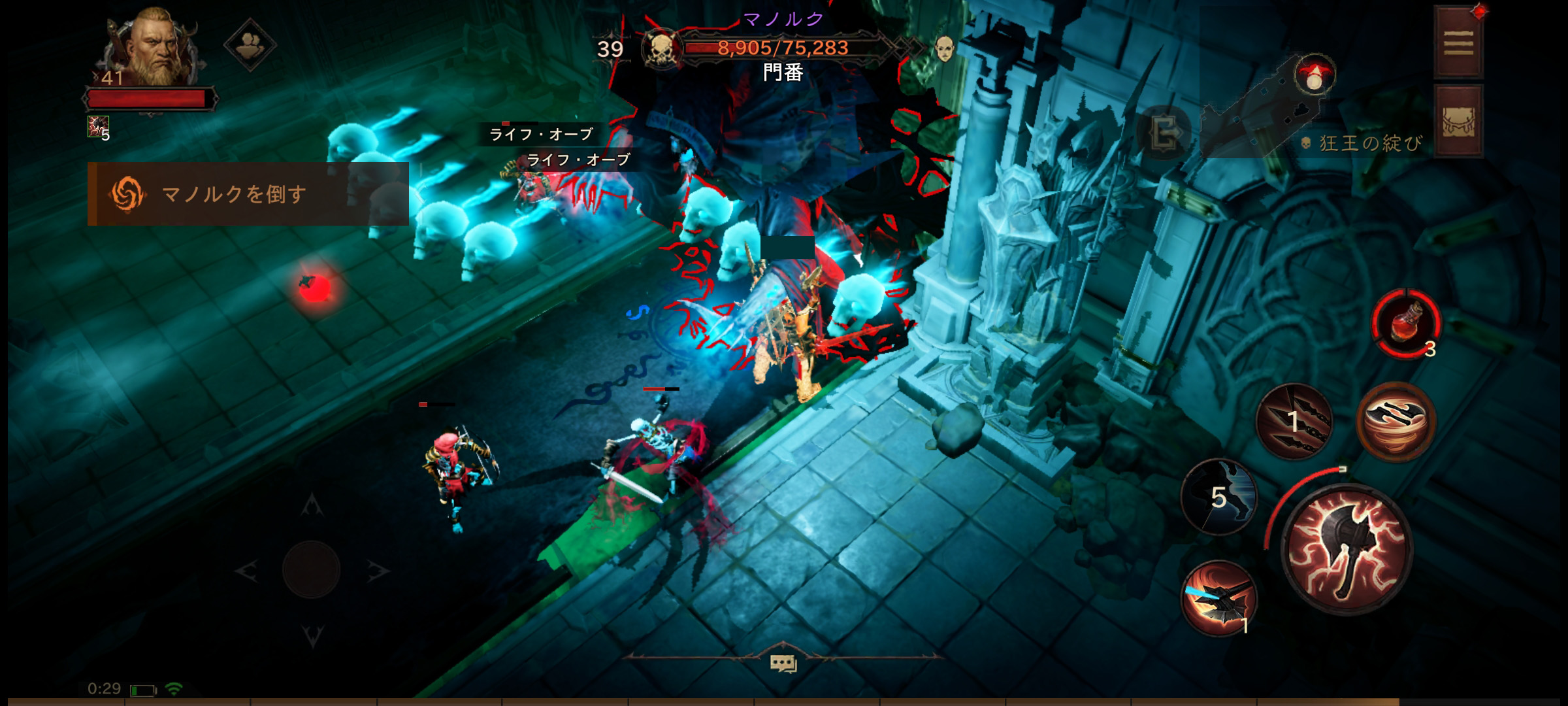This screenshot has width=1568, height=706.
Task: Activate the chained blades skill
Action: coord(1294,422)
